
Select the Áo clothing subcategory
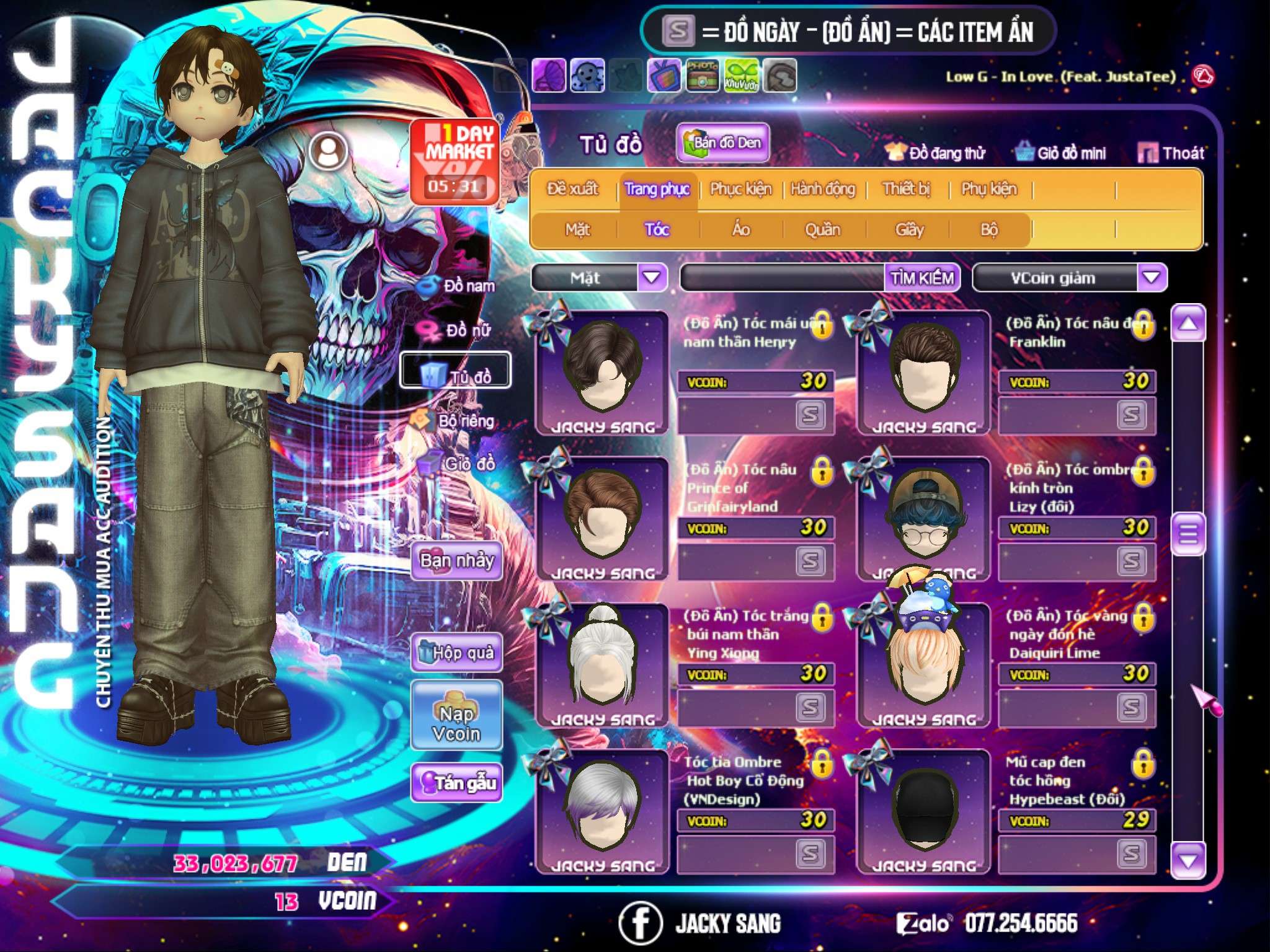[x=741, y=230]
